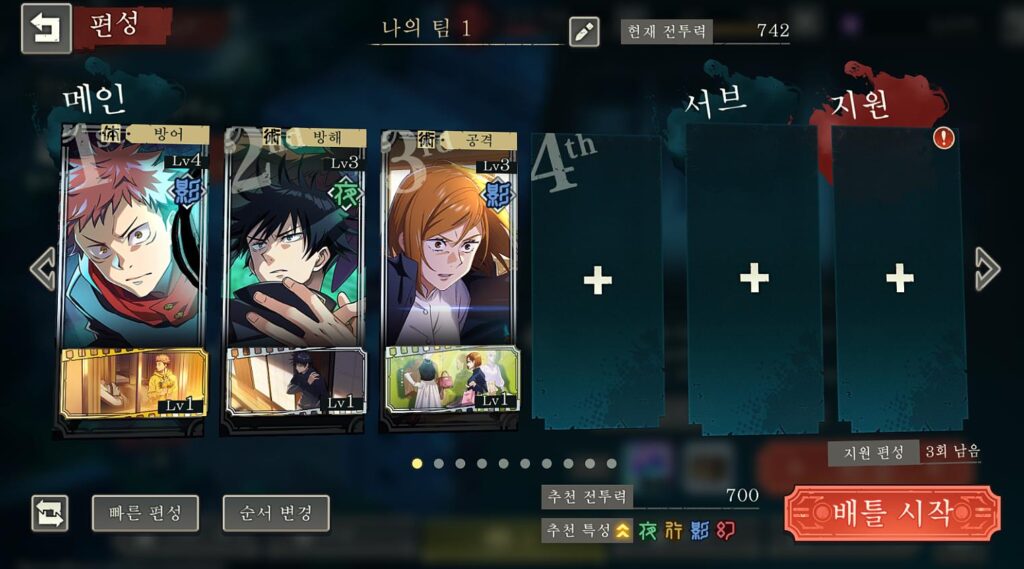Open Yuji's memory card thumbnail
This screenshot has width=1024, height=569.
[x=134, y=383]
